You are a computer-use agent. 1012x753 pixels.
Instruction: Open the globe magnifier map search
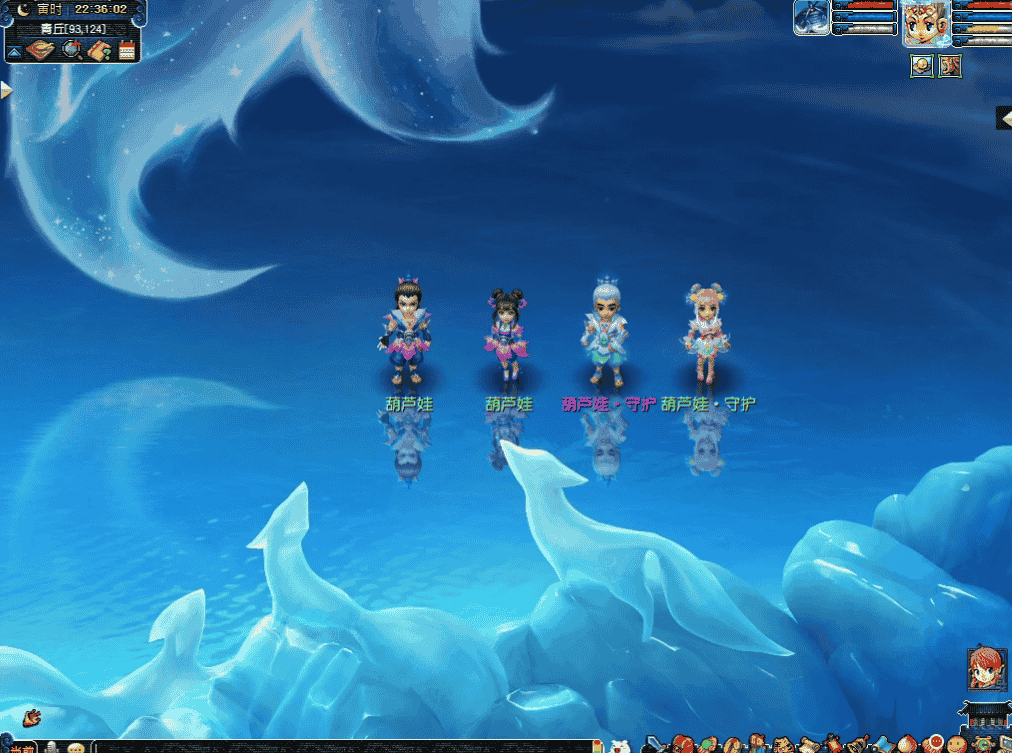click(71, 50)
